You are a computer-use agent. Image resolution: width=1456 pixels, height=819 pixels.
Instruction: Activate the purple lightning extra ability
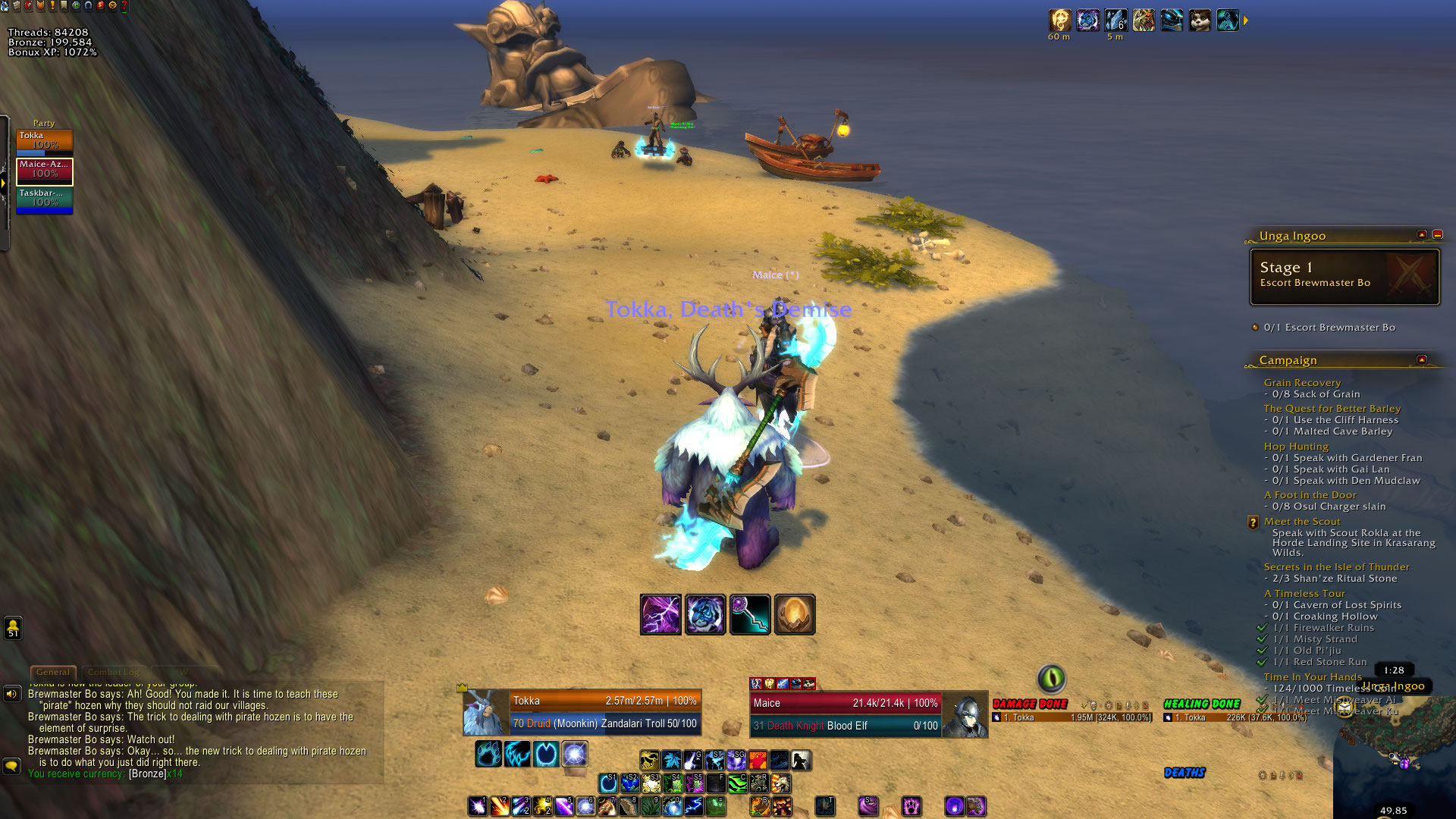pos(661,614)
